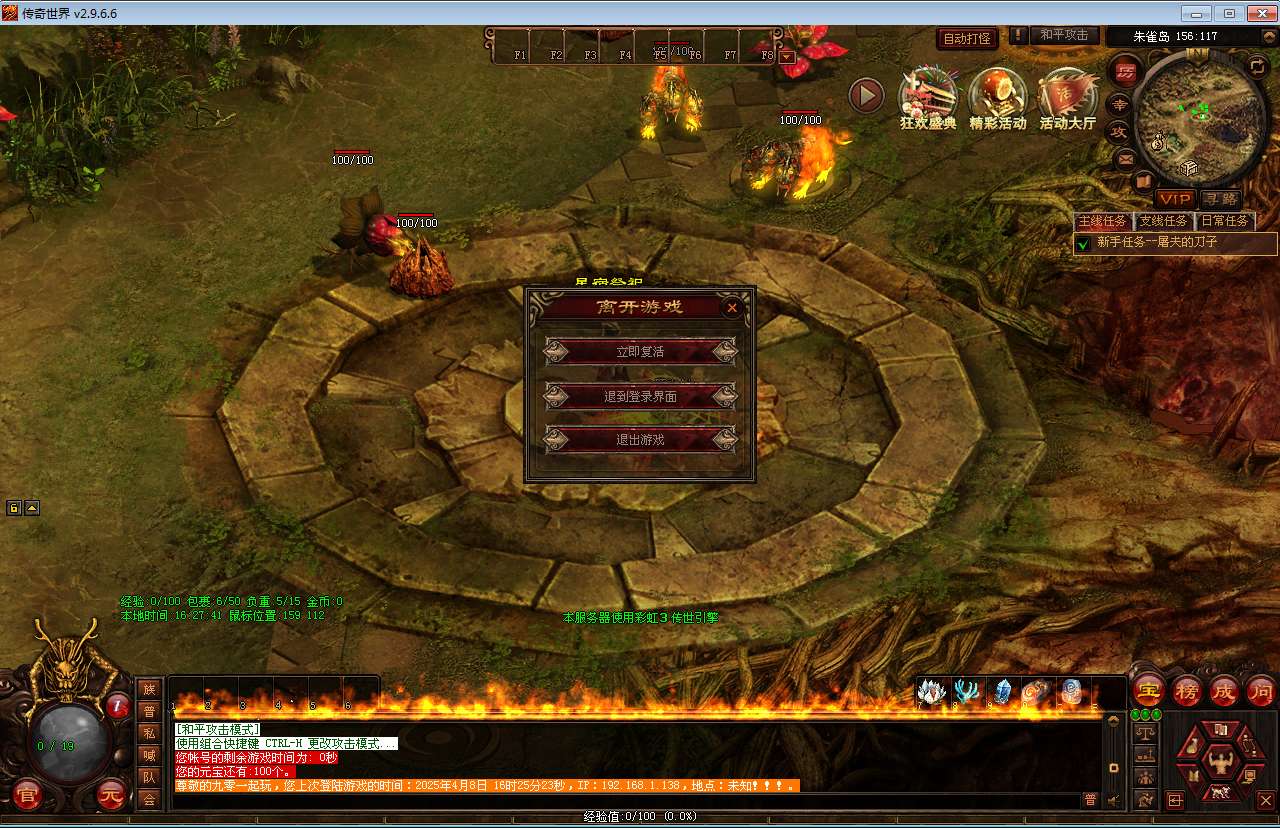Switch to the 日常任务 daily quest tab
Image resolution: width=1280 pixels, height=828 pixels.
1225,221
